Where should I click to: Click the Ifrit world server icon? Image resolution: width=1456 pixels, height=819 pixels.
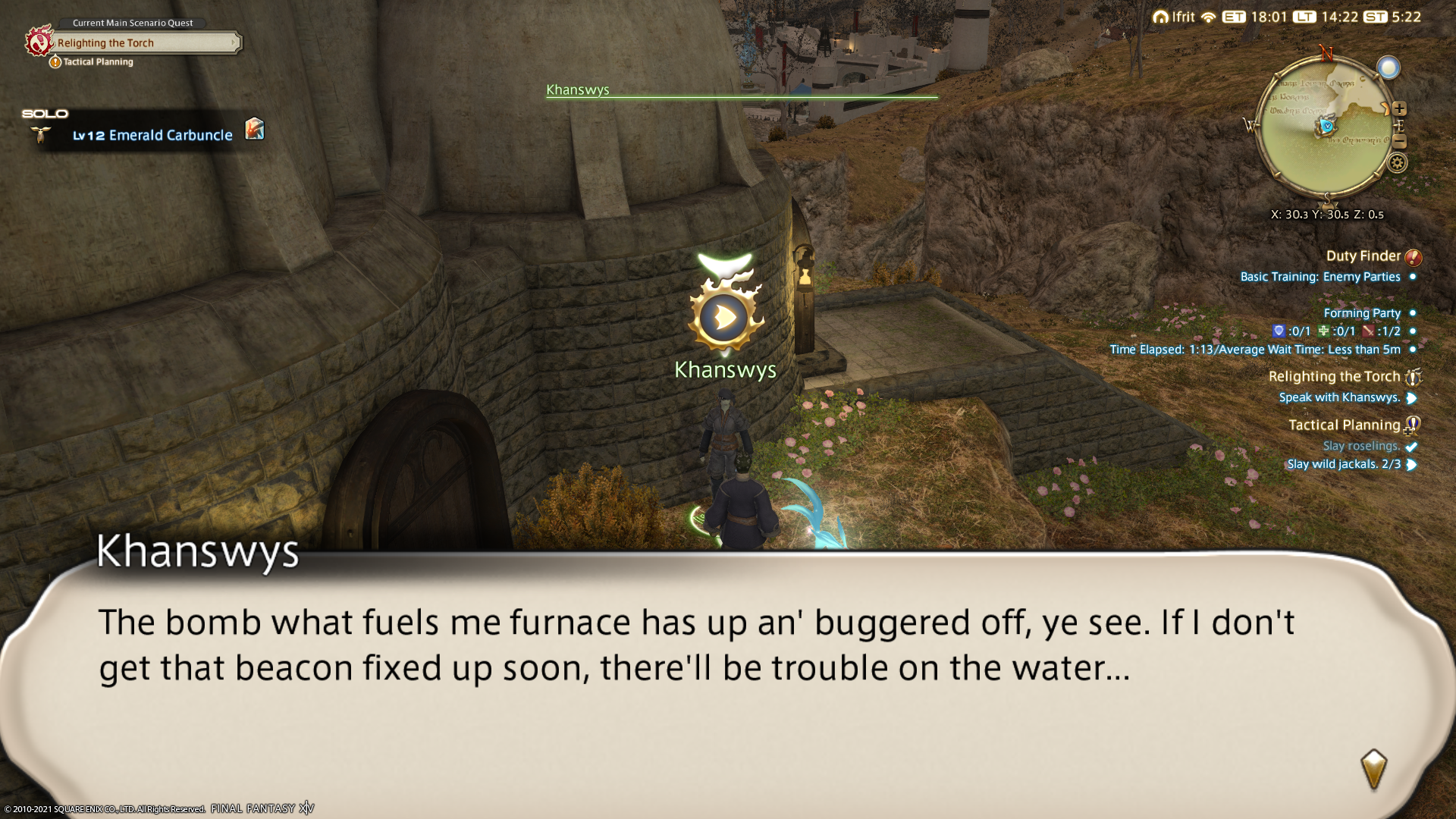click(1161, 17)
